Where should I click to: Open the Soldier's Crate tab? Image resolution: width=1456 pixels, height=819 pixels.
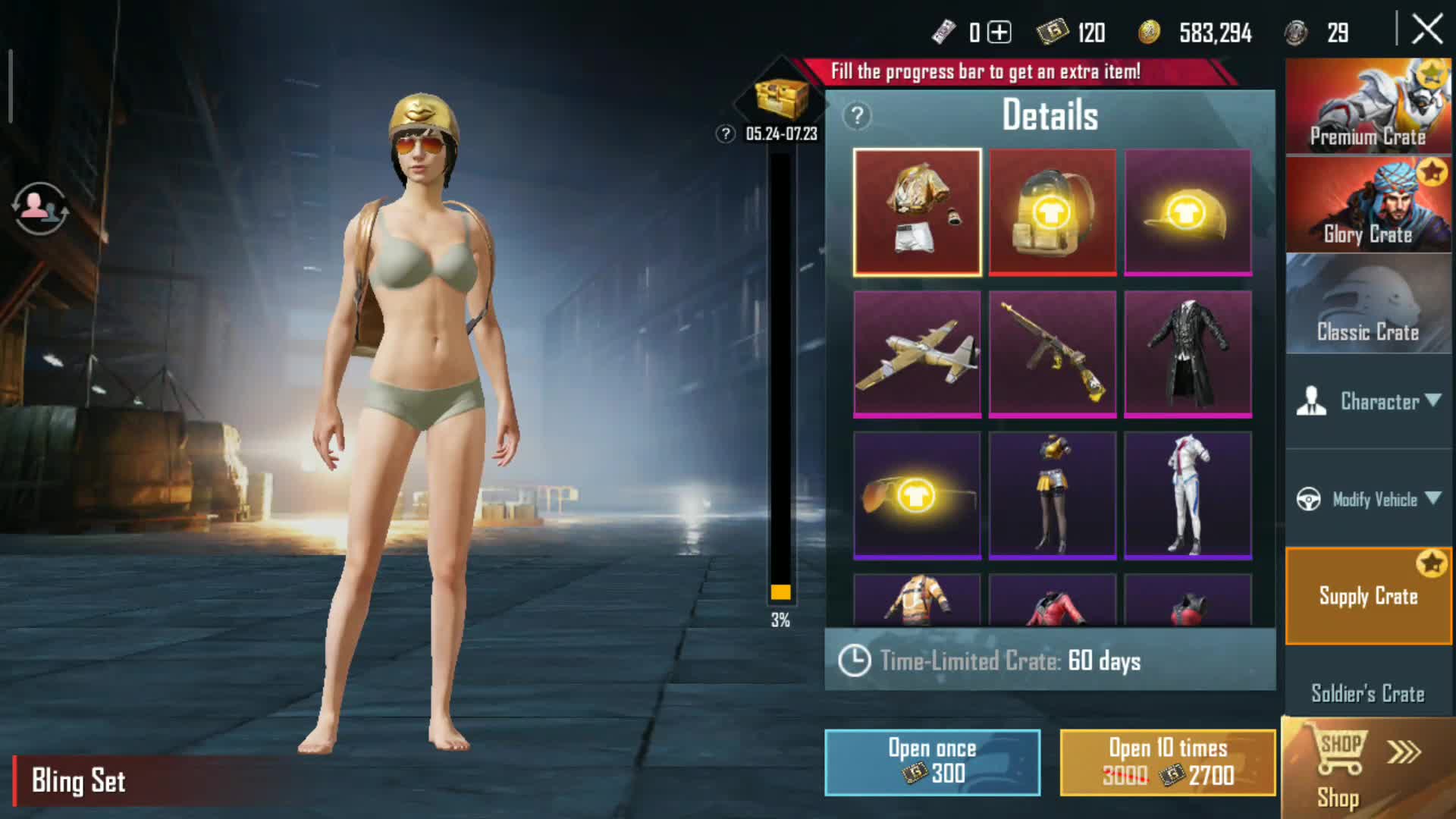[x=1368, y=693]
